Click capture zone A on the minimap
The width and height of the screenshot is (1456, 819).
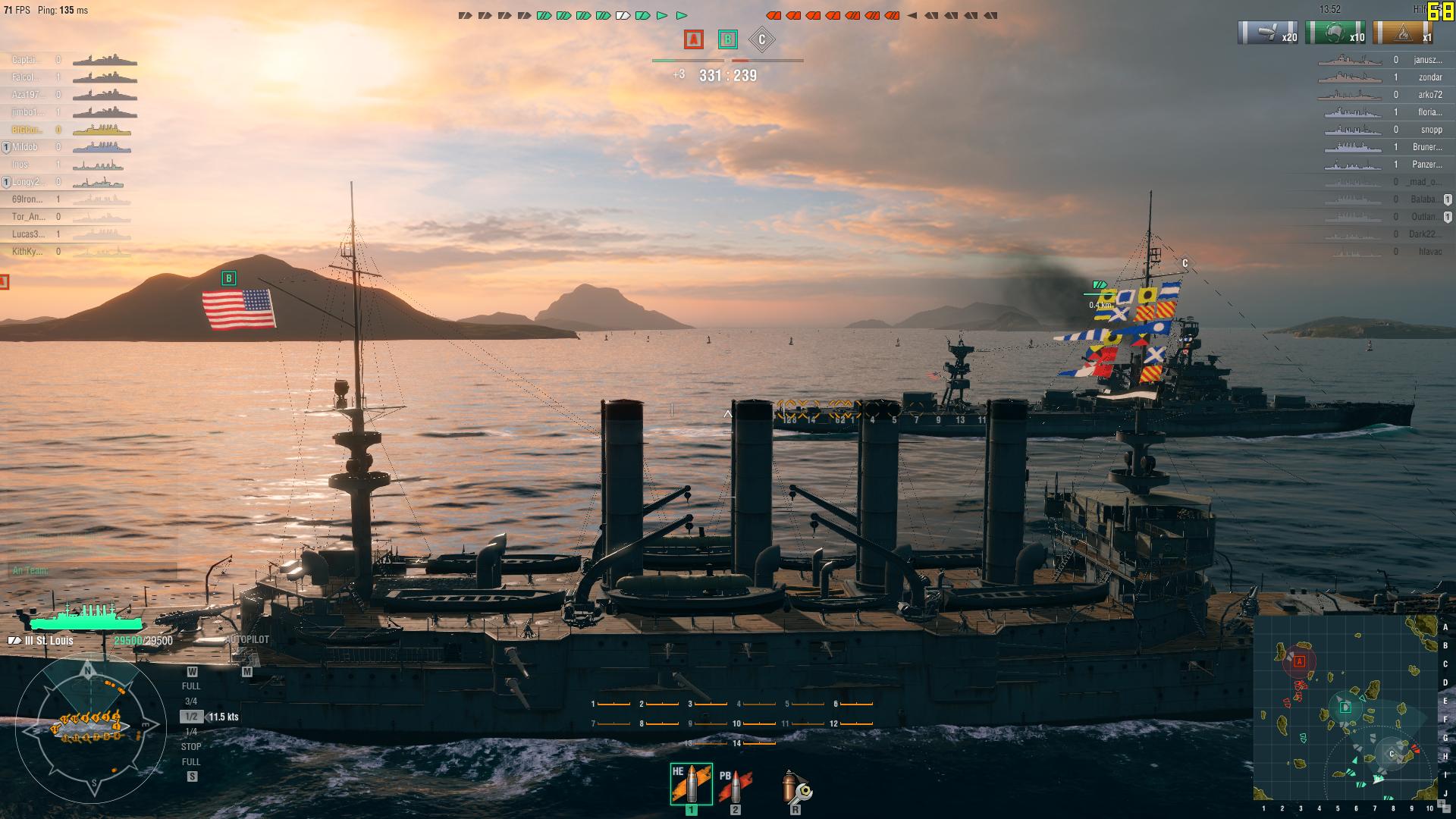[1300, 662]
